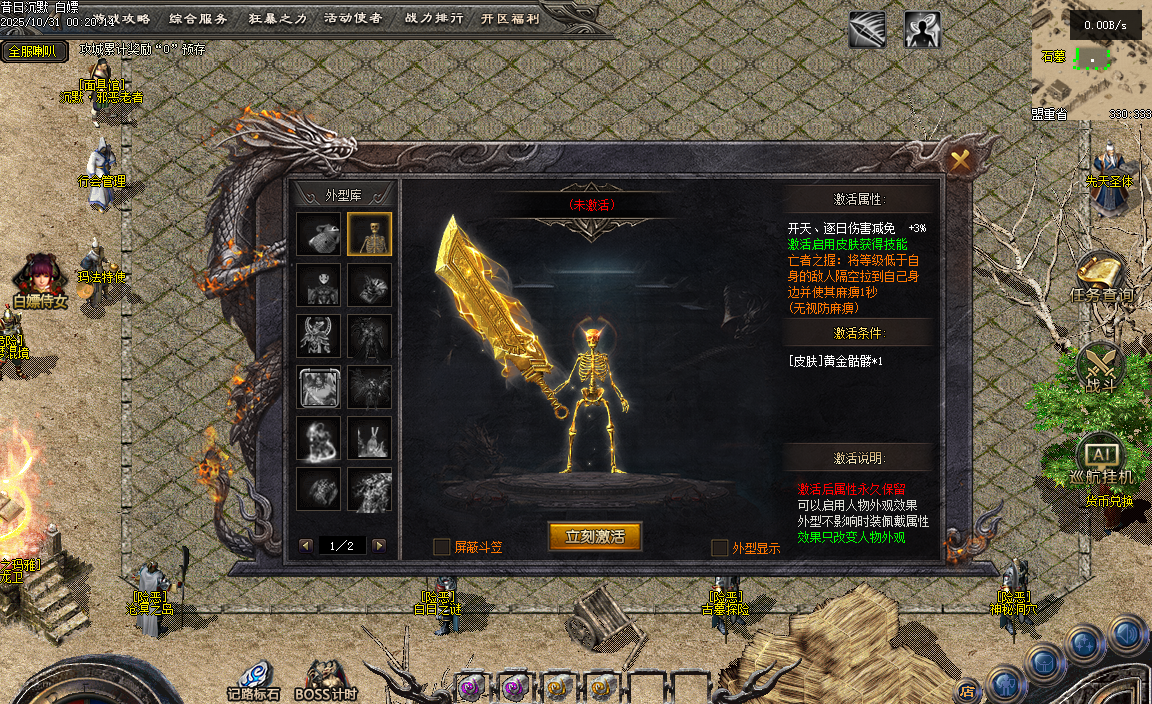Image resolution: width=1152 pixels, height=704 pixels.
Task: Close the skin library window
Action: point(960,161)
